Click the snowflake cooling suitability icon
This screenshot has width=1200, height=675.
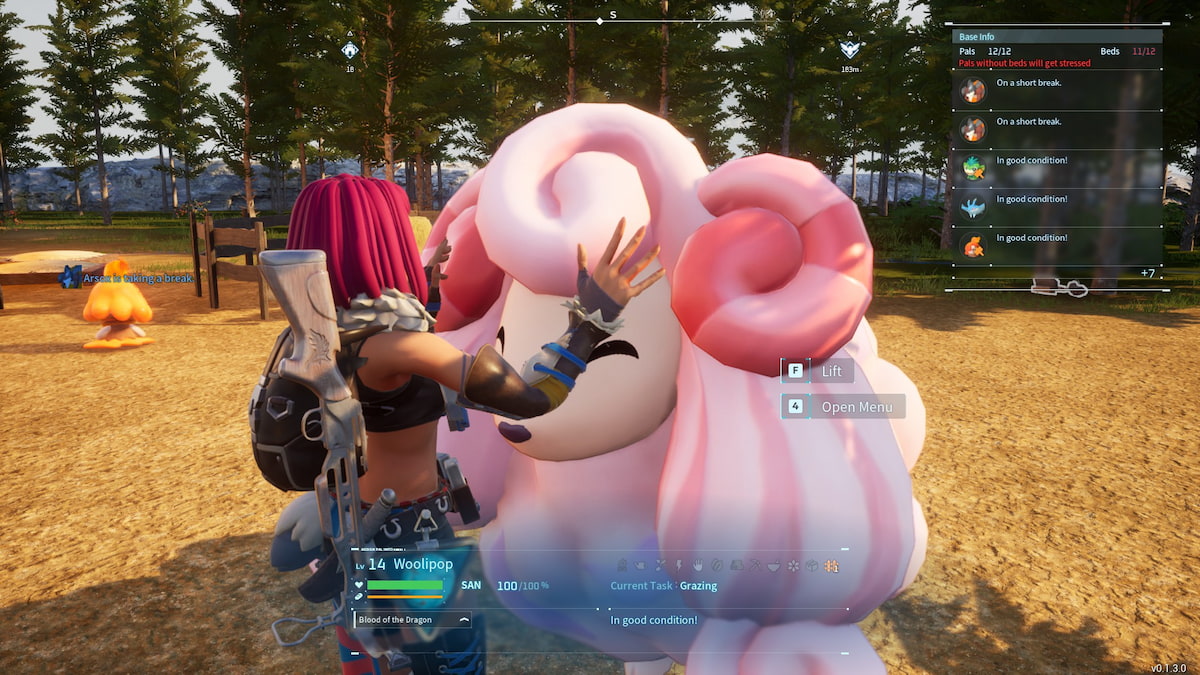[x=792, y=566]
